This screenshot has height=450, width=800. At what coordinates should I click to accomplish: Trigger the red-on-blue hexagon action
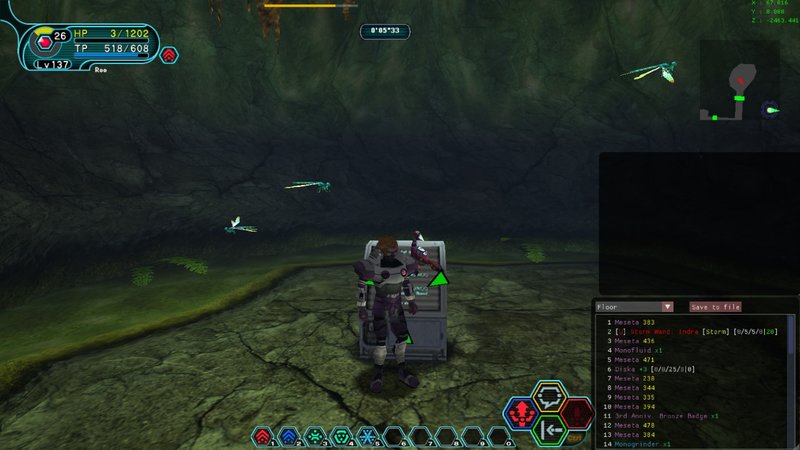[x=520, y=412]
